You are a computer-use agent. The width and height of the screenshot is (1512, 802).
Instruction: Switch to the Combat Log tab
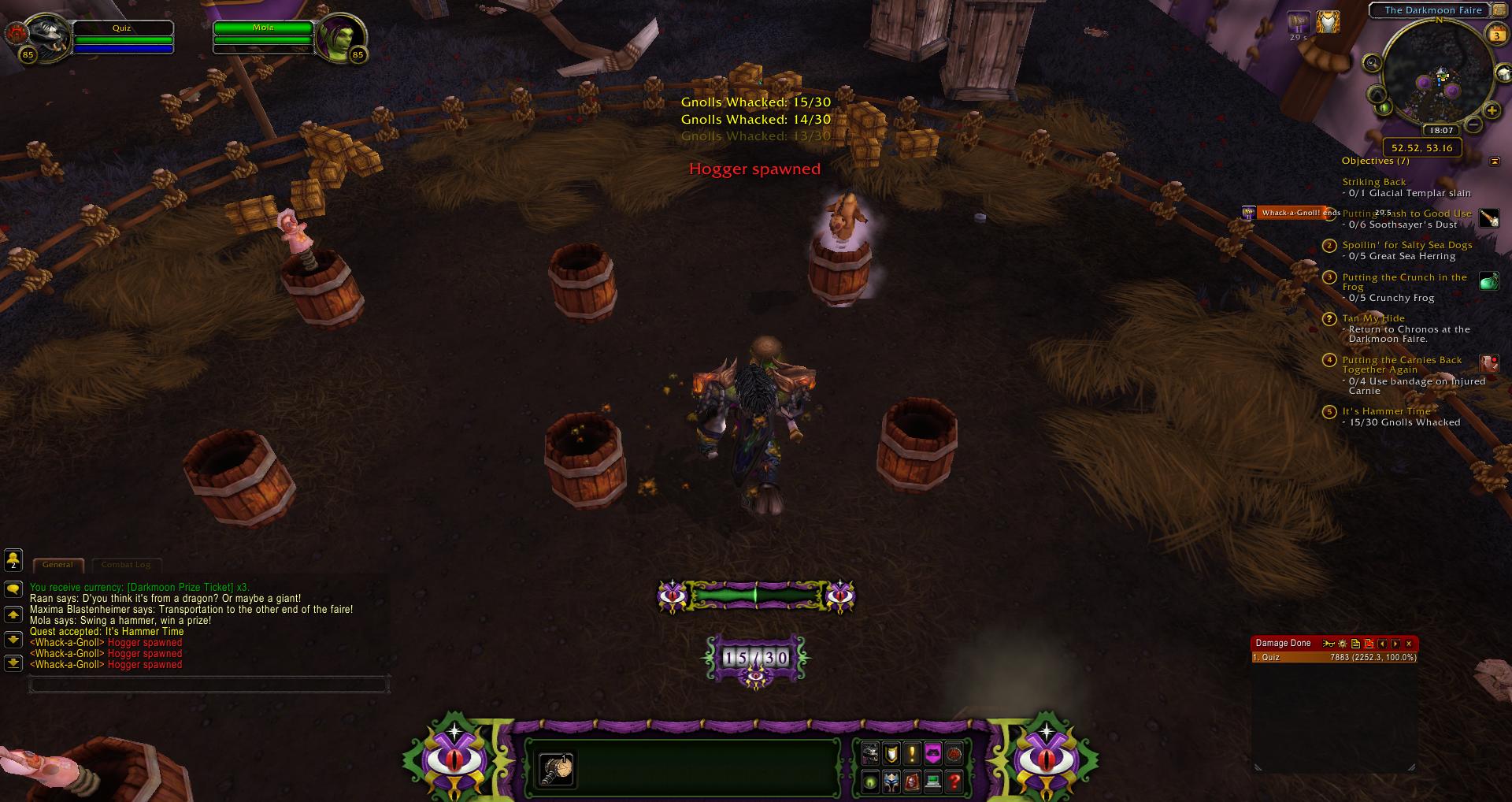pyautogui.click(x=126, y=564)
